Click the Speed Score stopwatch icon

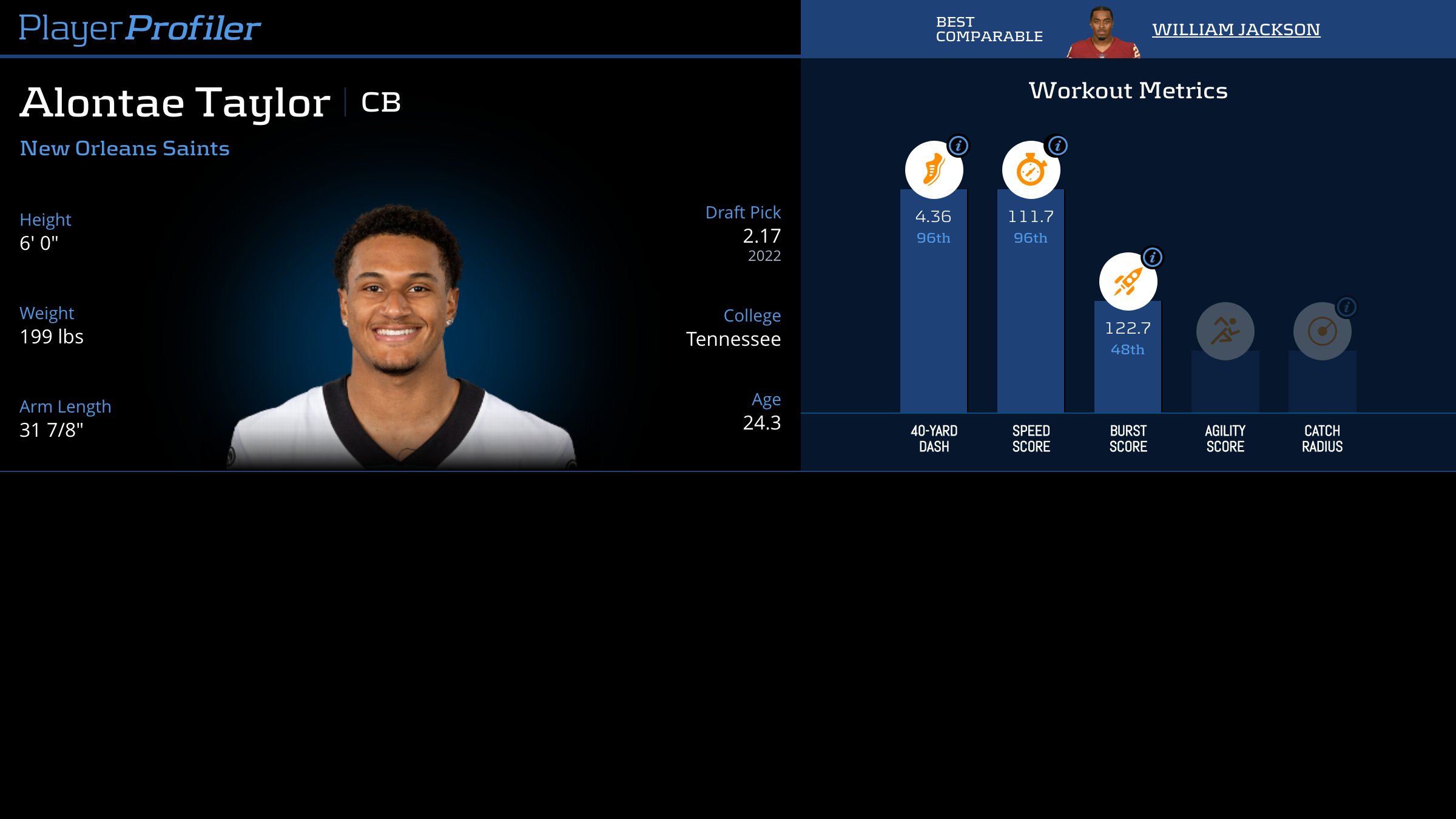coord(1031,170)
